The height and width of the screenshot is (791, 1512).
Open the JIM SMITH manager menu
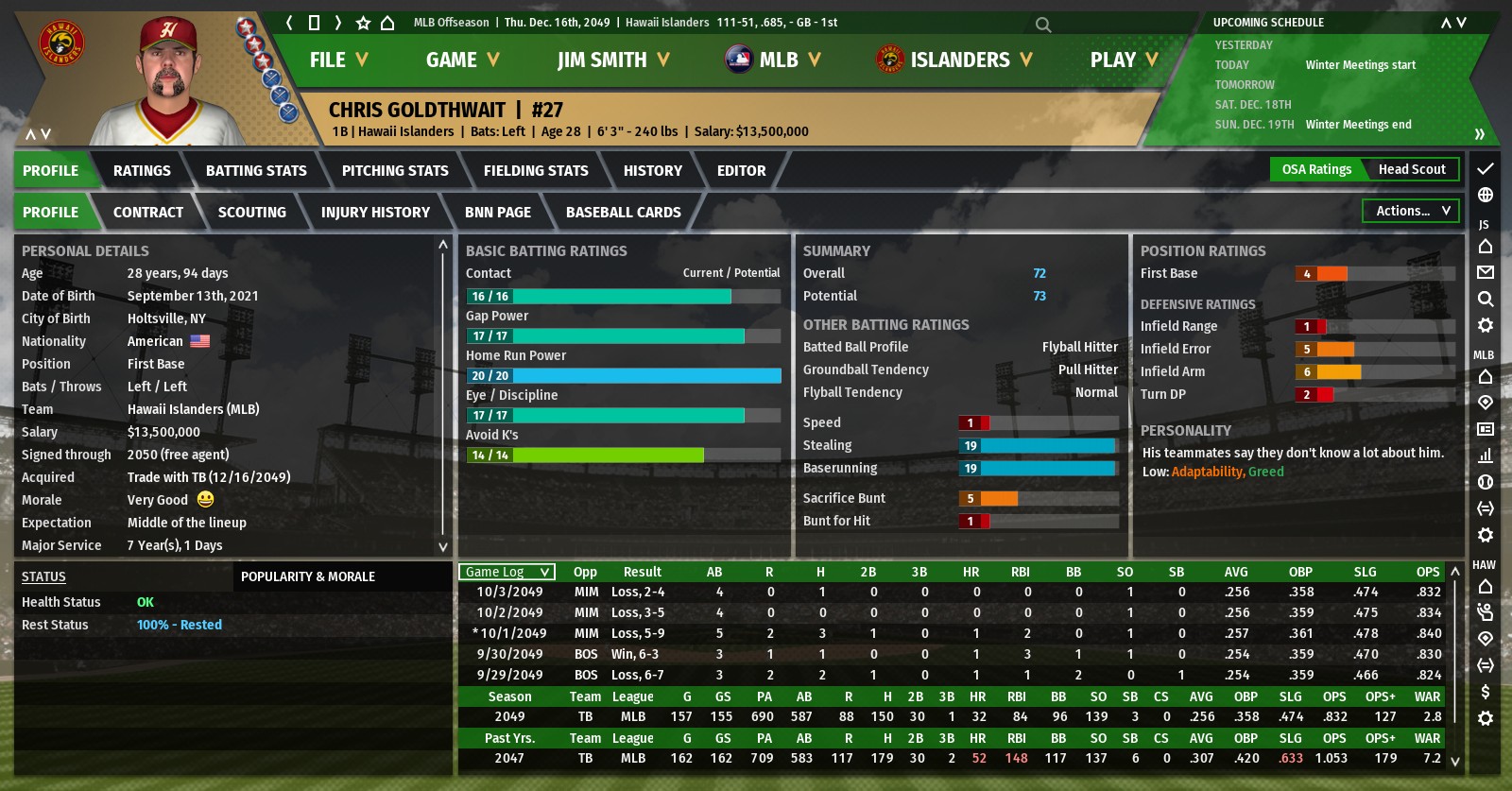click(x=612, y=60)
